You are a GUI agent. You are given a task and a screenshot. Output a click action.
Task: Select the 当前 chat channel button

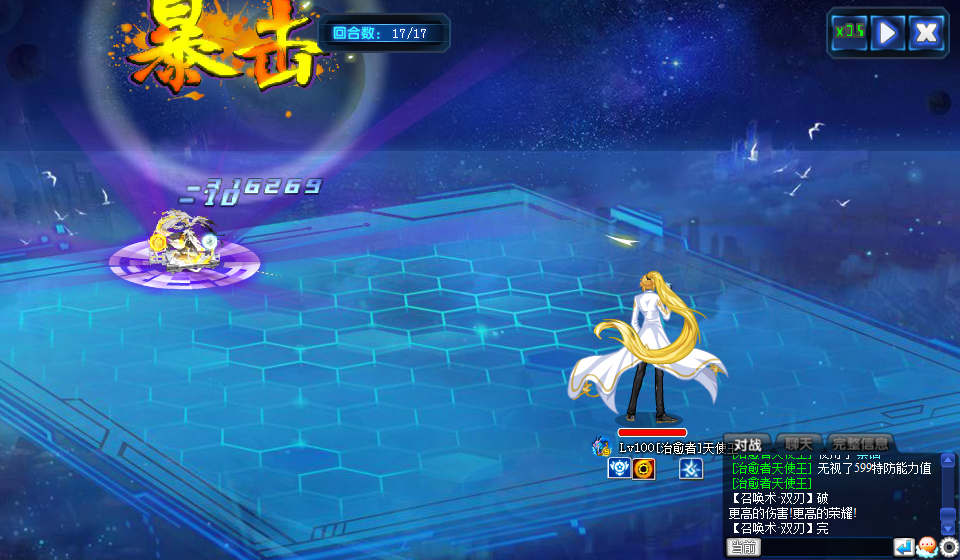[x=743, y=547]
